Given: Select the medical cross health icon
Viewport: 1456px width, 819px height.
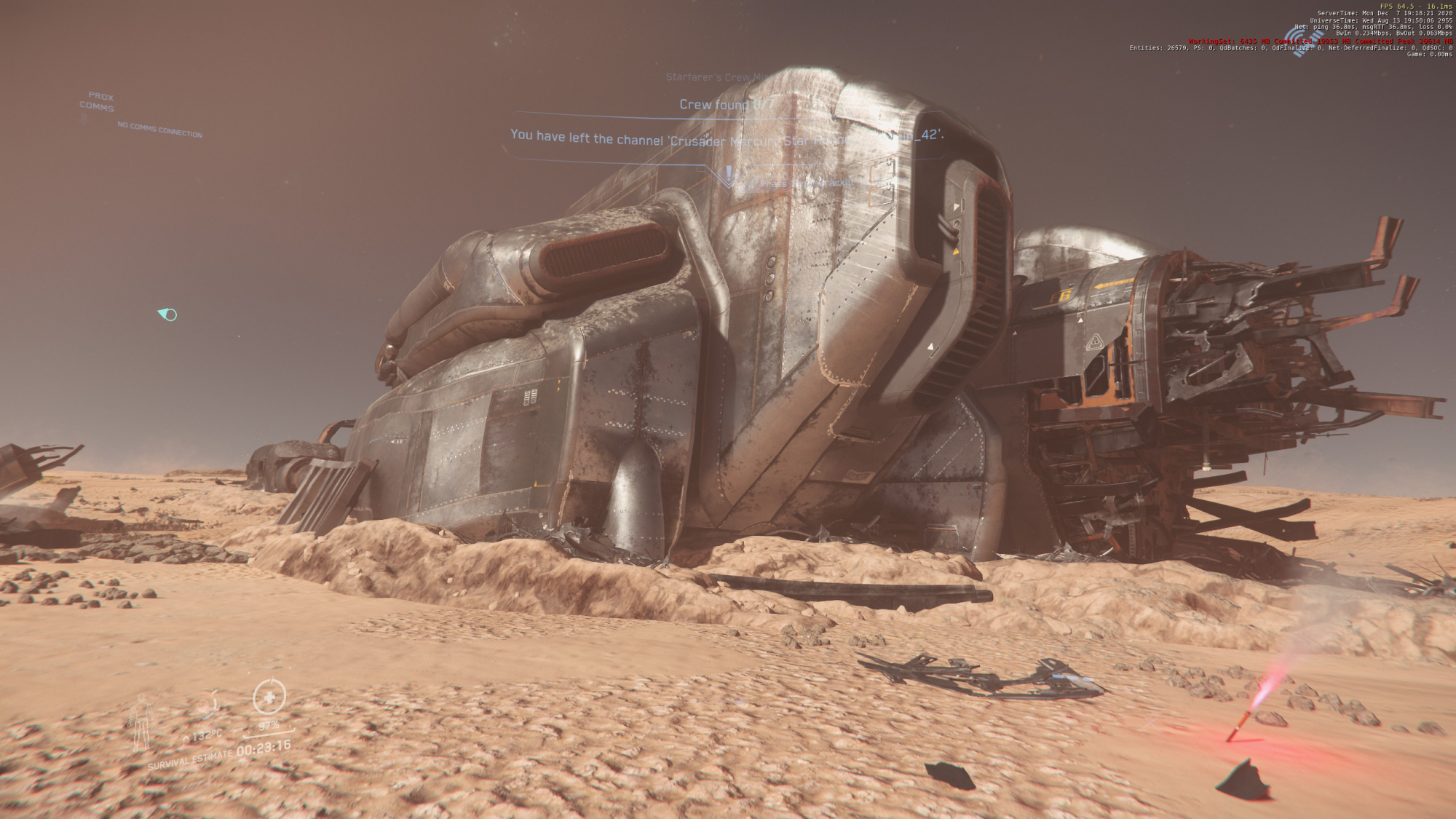Looking at the screenshot, I should pos(269,697).
